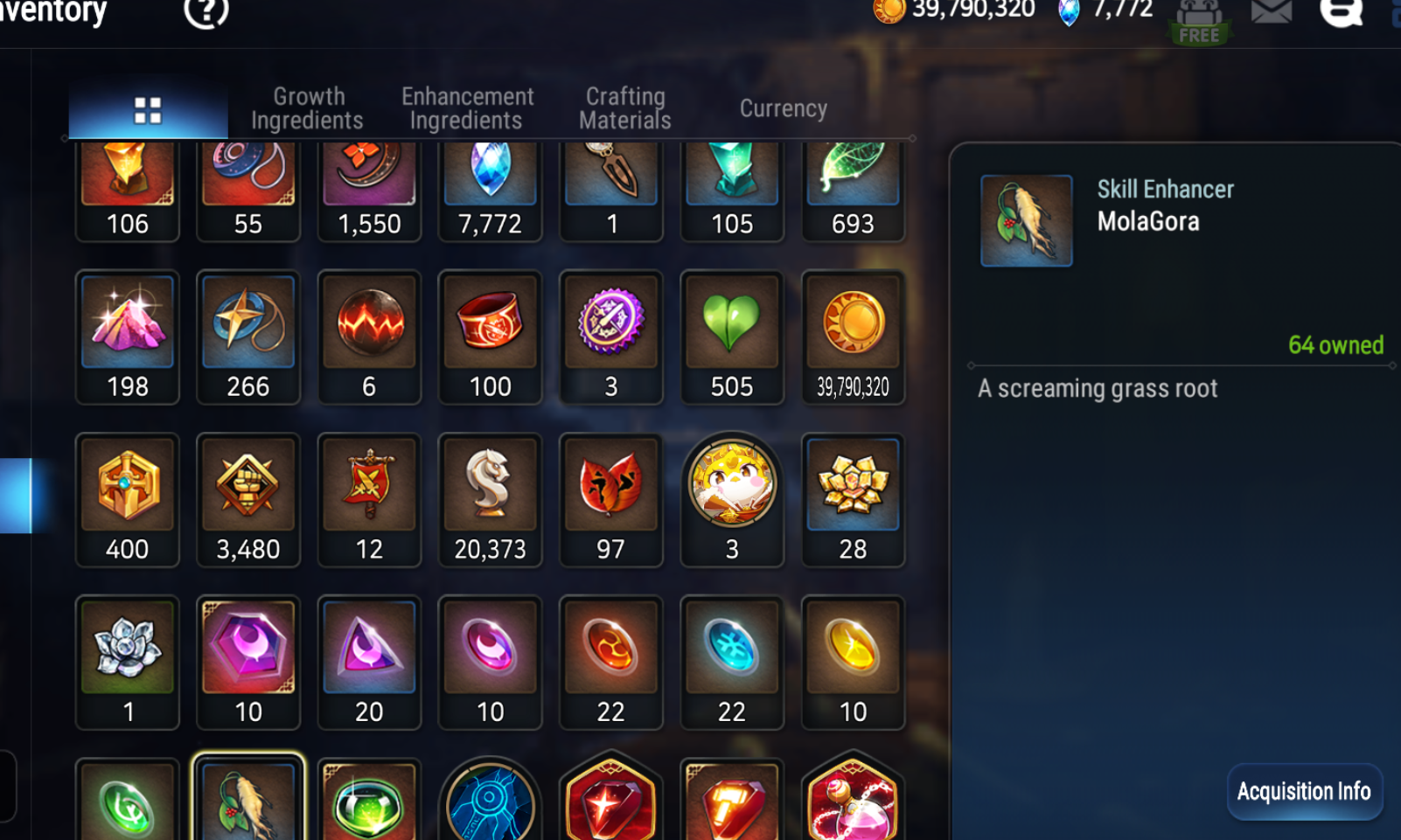
Task: Select the red banner with crossed swords
Action: point(369,499)
